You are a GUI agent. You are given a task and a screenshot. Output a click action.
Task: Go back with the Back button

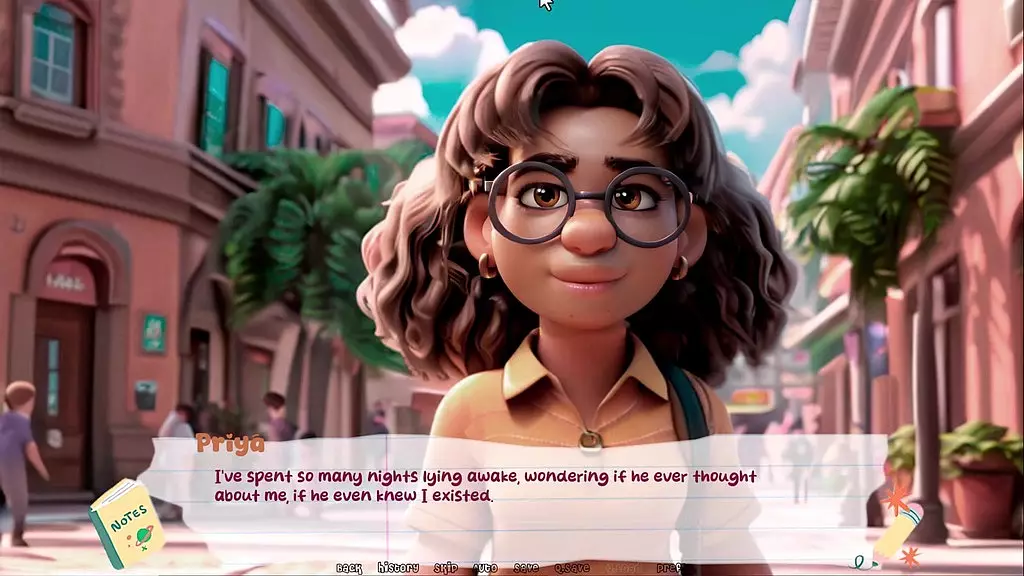tap(349, 568)
